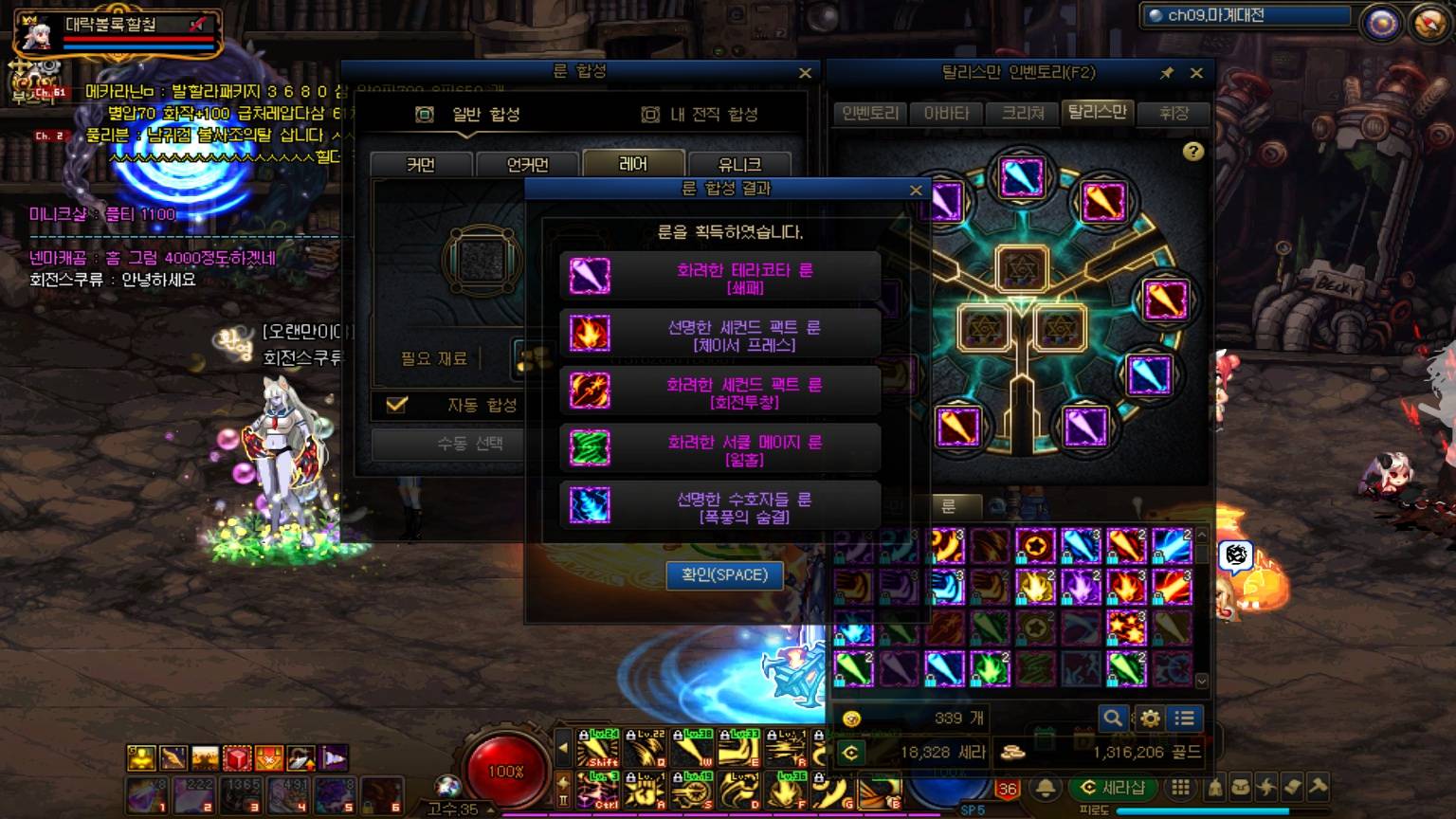Select the 화려한 테라코타 룬 result row
1456x819 pixels.
pyautogui.click(x=720, y=277)
